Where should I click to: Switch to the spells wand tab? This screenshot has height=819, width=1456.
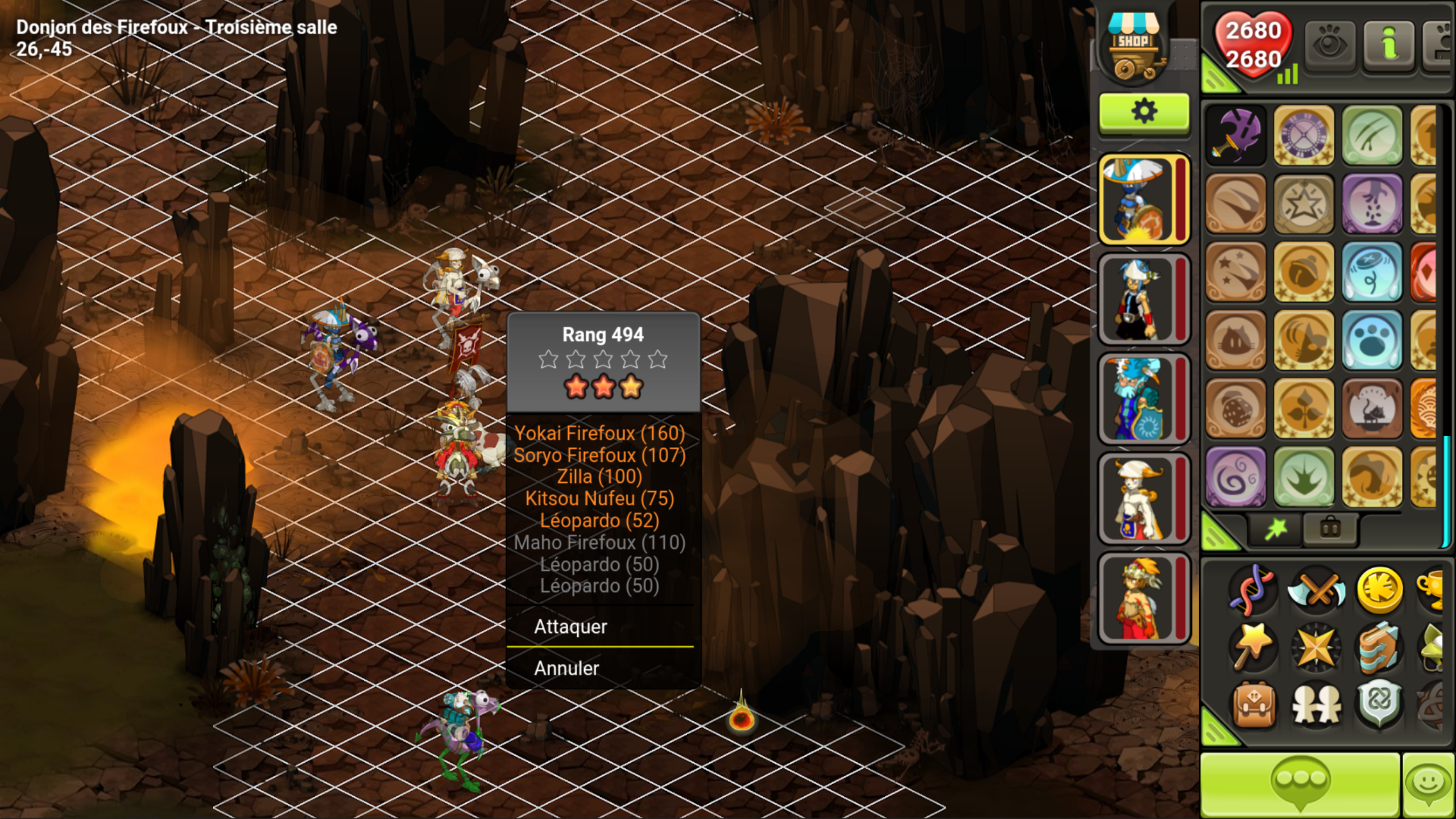click(1276, 530)
